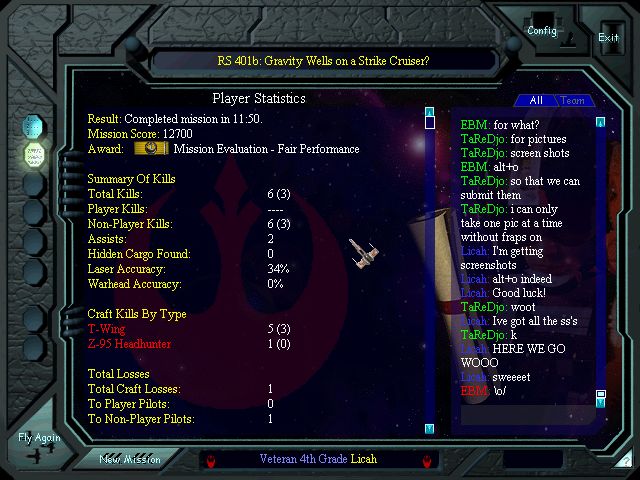This screenshot has height=480, width=640.
Task: Select the green highlighted side panel button
Action: click(33, 154)
